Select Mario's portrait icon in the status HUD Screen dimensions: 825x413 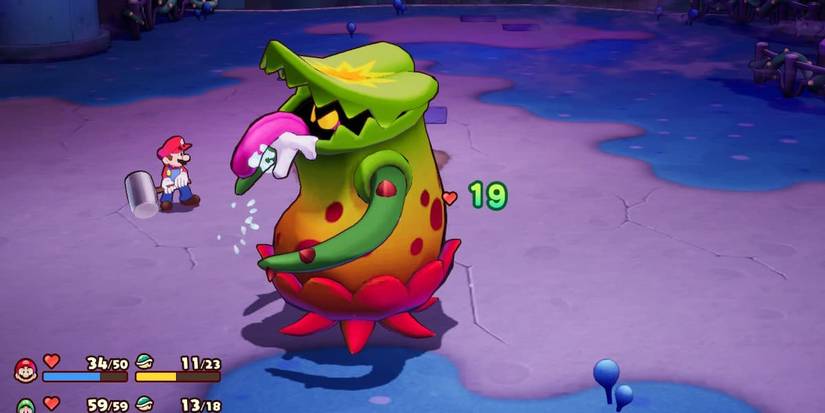(25, 370)
